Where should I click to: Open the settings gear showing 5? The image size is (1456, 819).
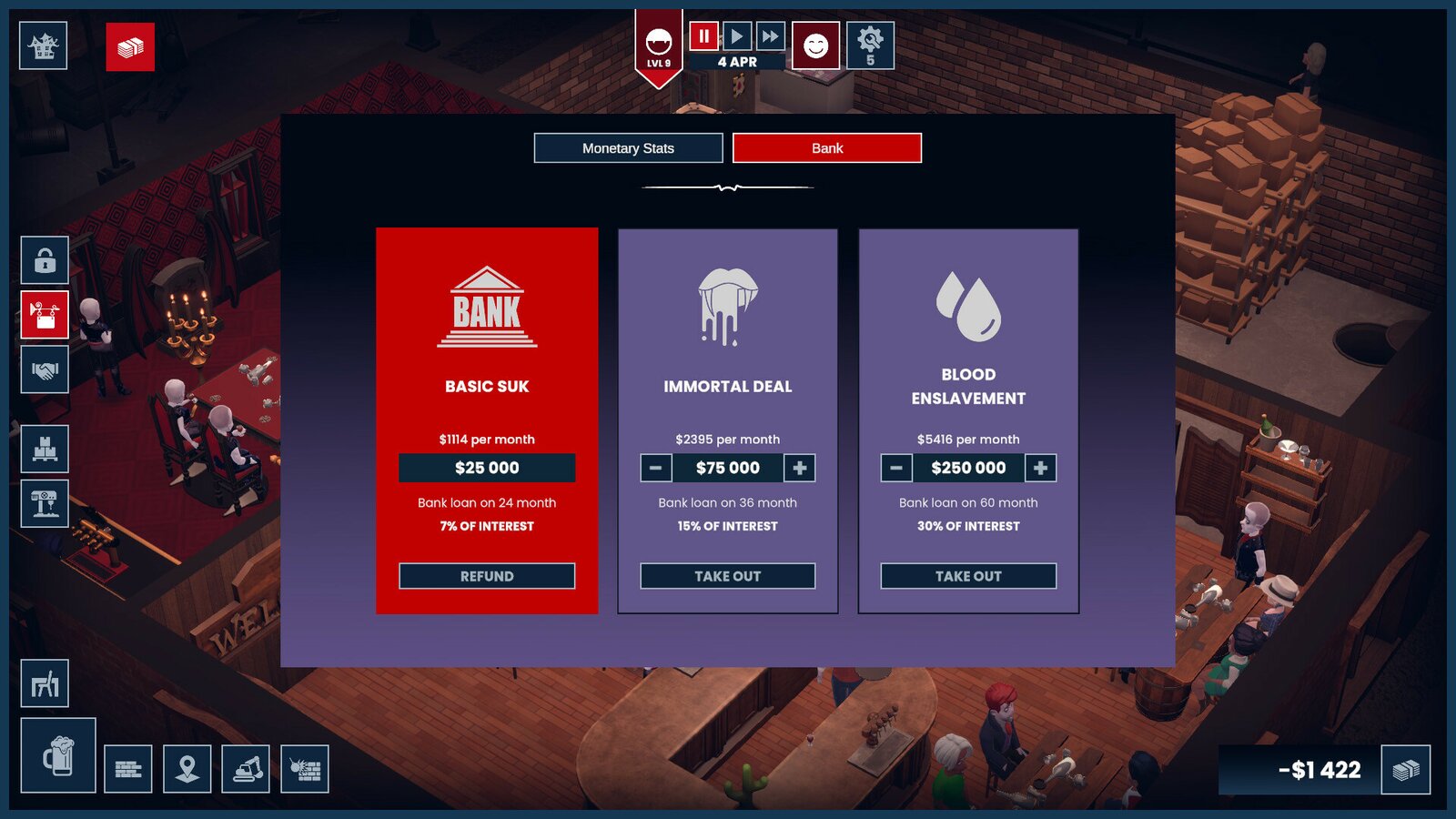pos(871,45)
